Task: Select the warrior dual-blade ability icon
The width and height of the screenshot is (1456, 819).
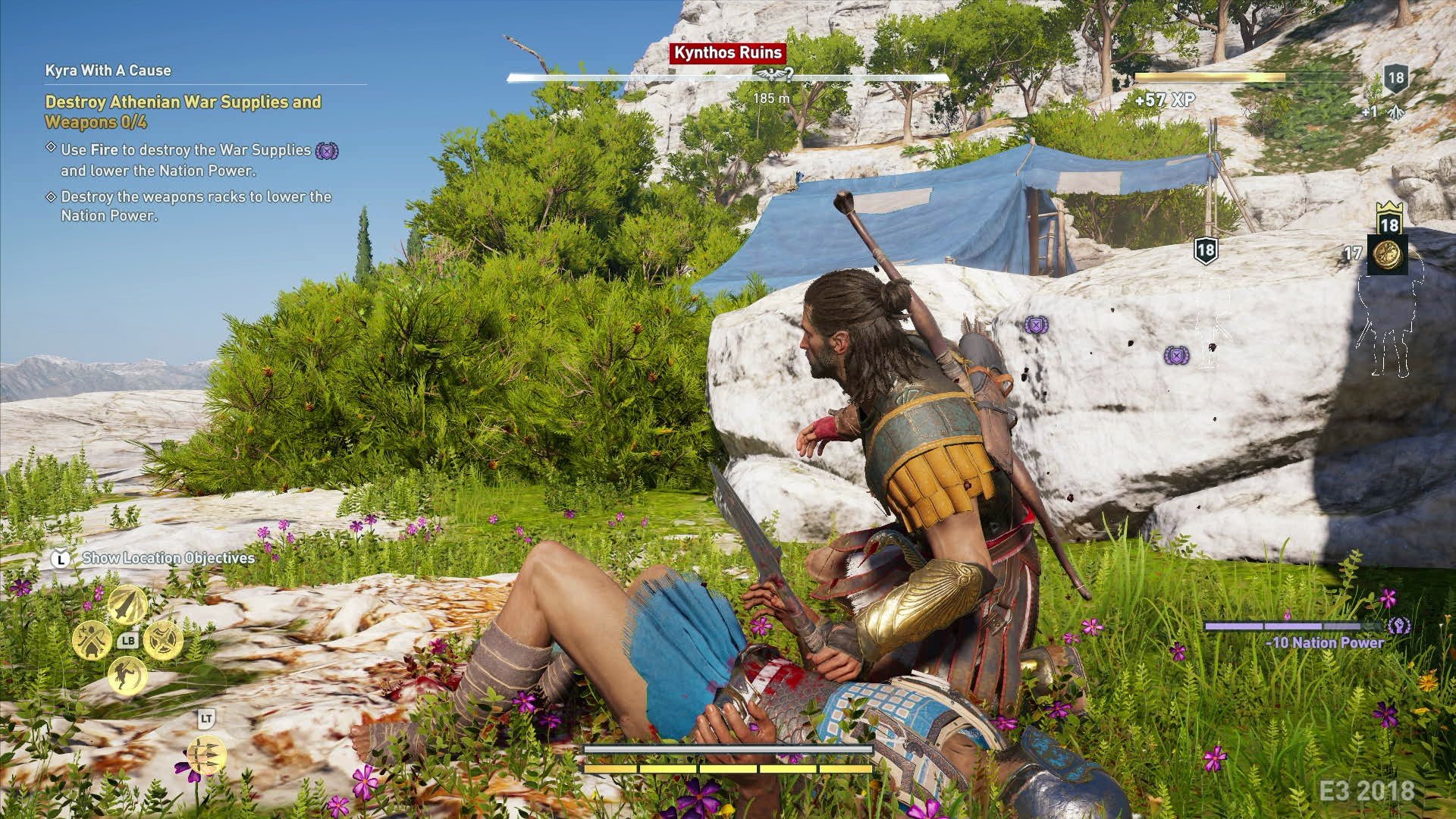Action: 91,639
